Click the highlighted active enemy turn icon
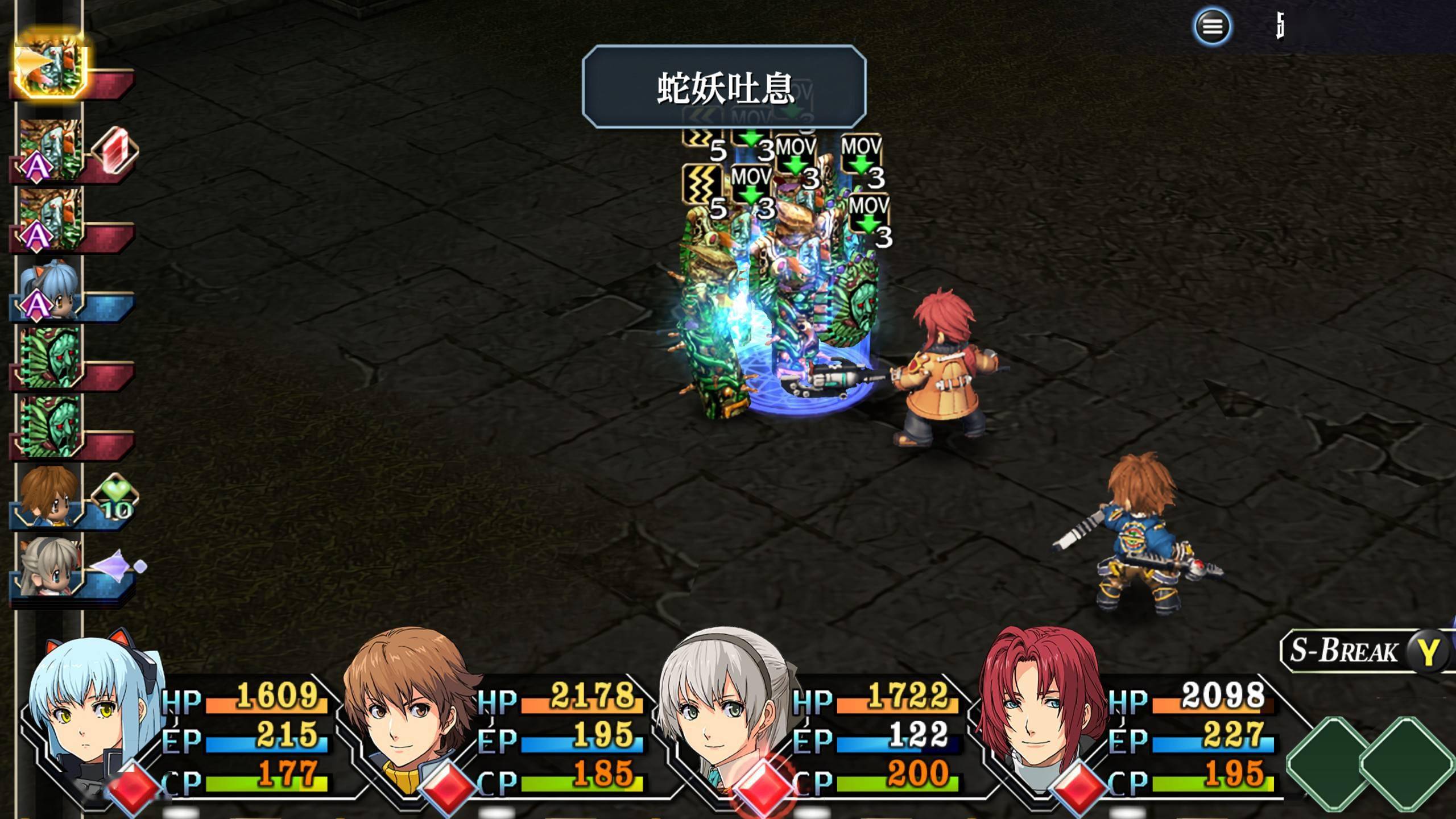The height and width of the screenshot is (819, 1456). point(51,64)
